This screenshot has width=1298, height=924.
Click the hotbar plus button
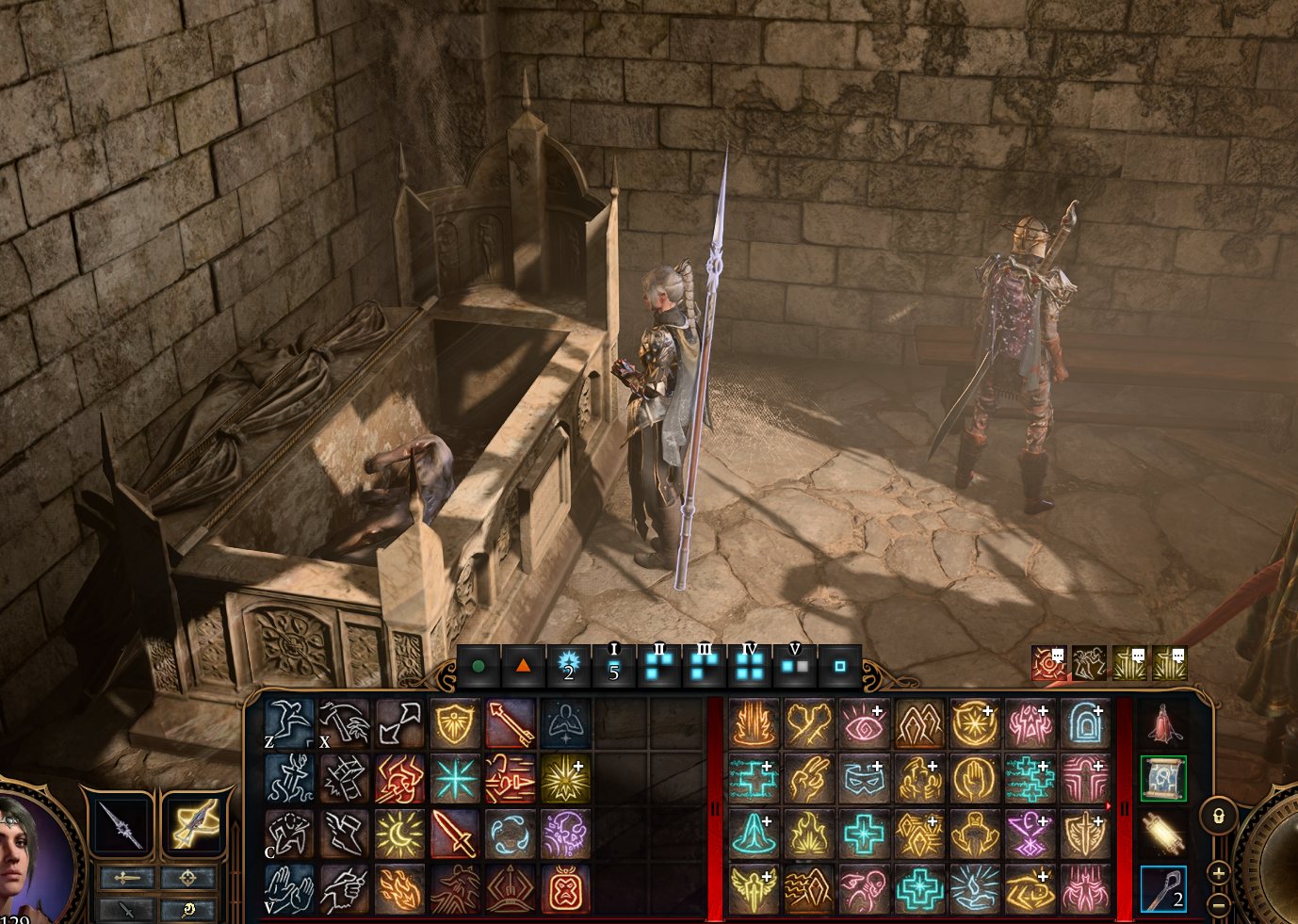tap(1218, 873)
